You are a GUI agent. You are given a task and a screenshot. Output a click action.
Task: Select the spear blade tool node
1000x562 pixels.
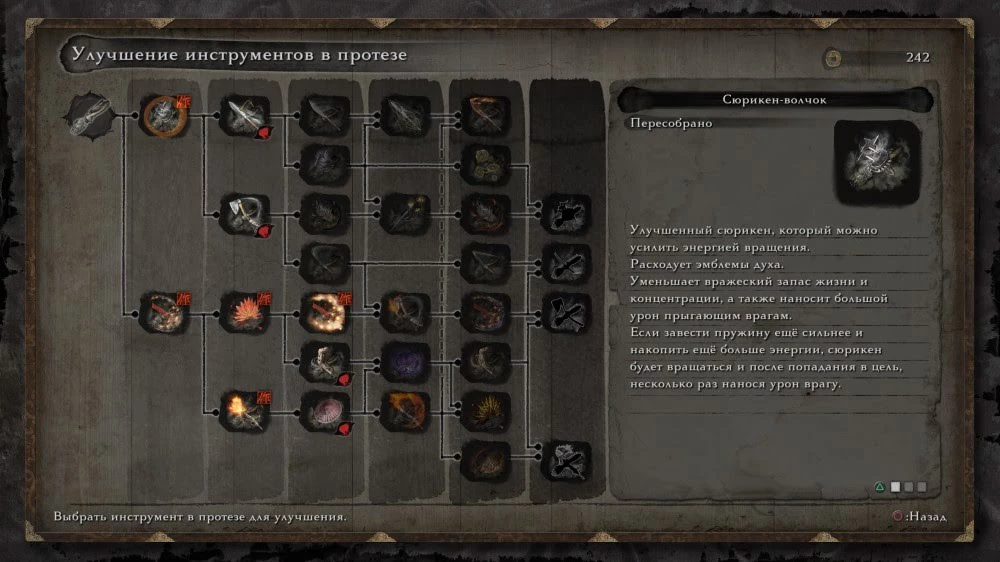click(x=245, y=116)
